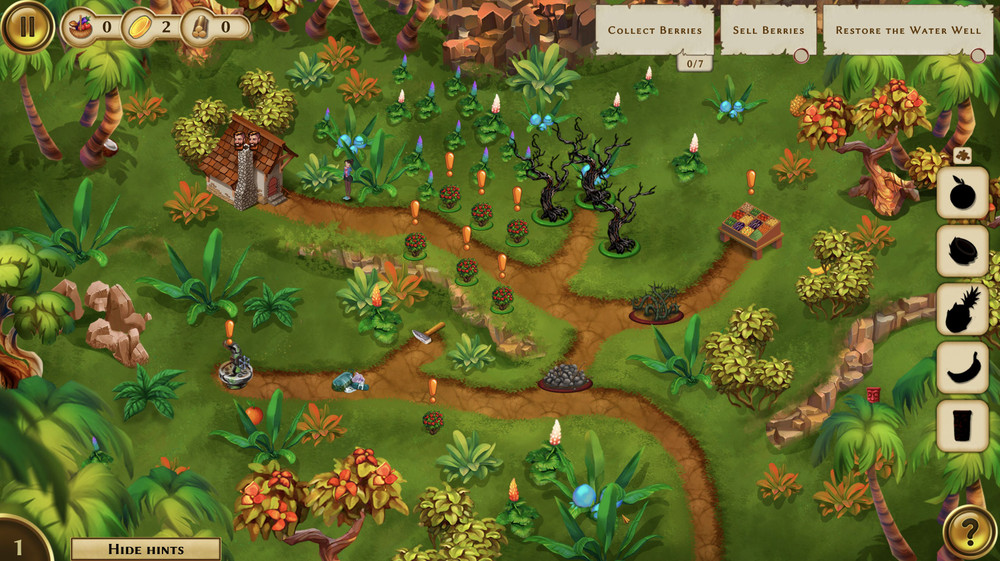Viewport: 1000px width, 561px height.
Task: Select the Collect Berries objective
Action: (x=655, y=30)
